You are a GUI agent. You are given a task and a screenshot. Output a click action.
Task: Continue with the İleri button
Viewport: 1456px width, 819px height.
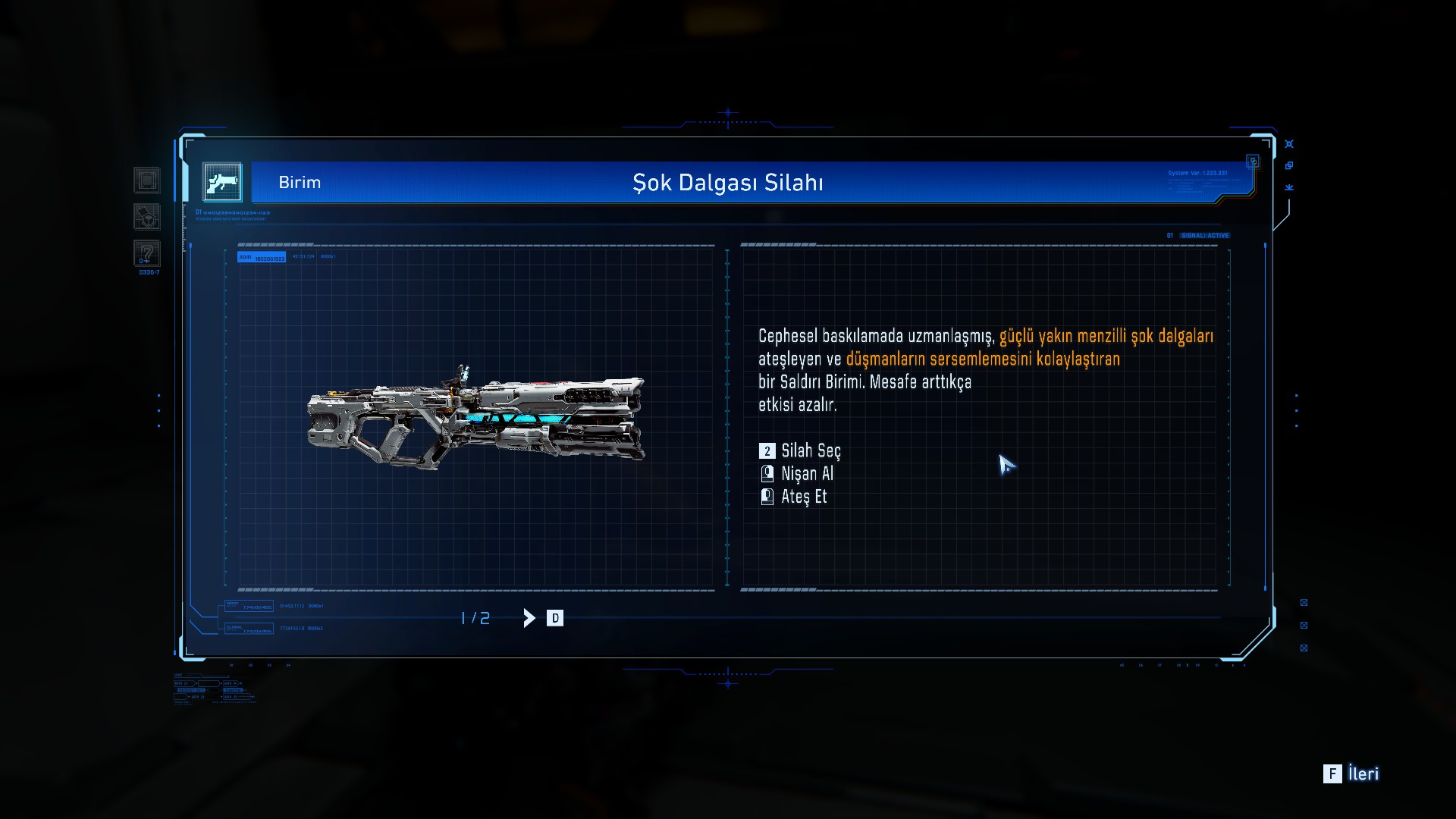click(x=1352, y=773)
